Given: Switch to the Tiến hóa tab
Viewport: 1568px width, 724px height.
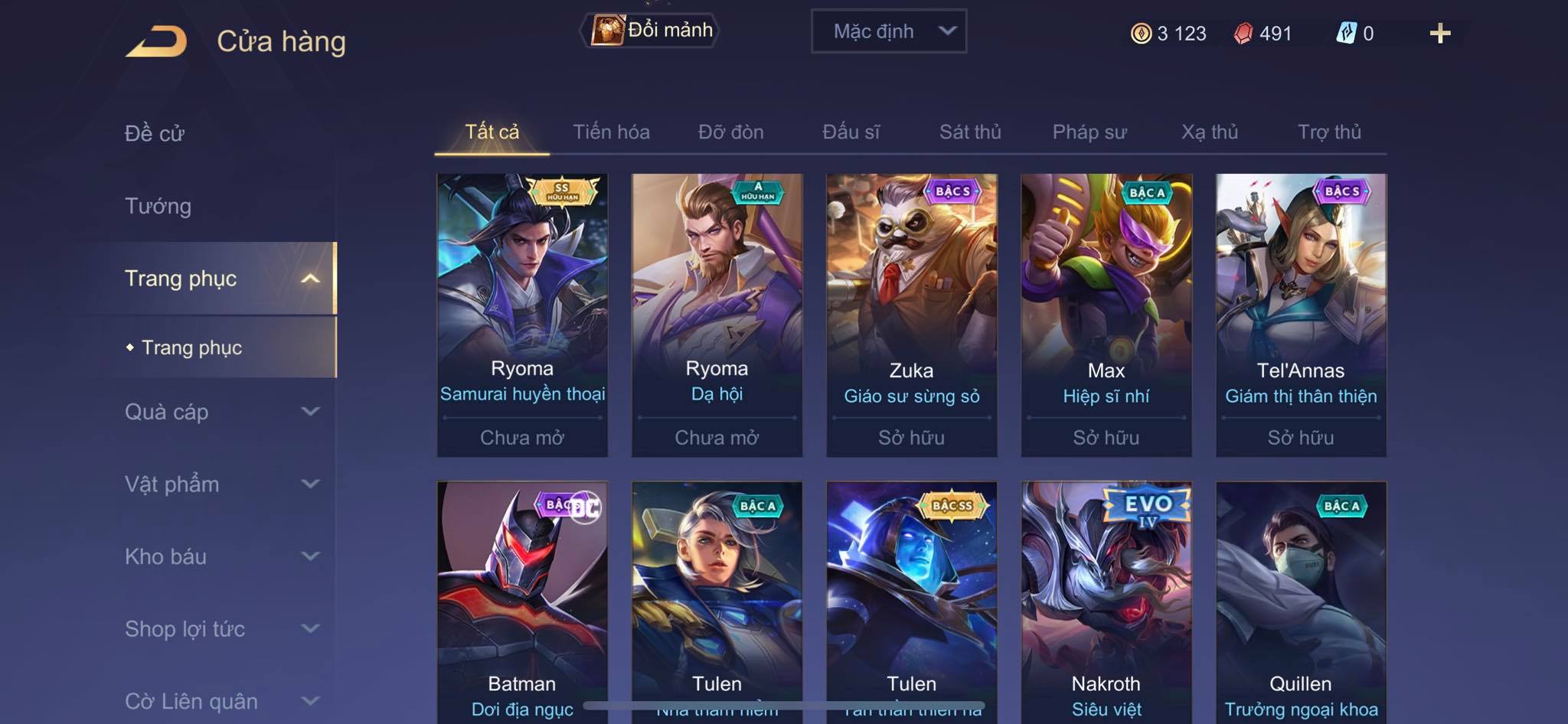Looking at the screenshot, I should [x=611, y=132].
